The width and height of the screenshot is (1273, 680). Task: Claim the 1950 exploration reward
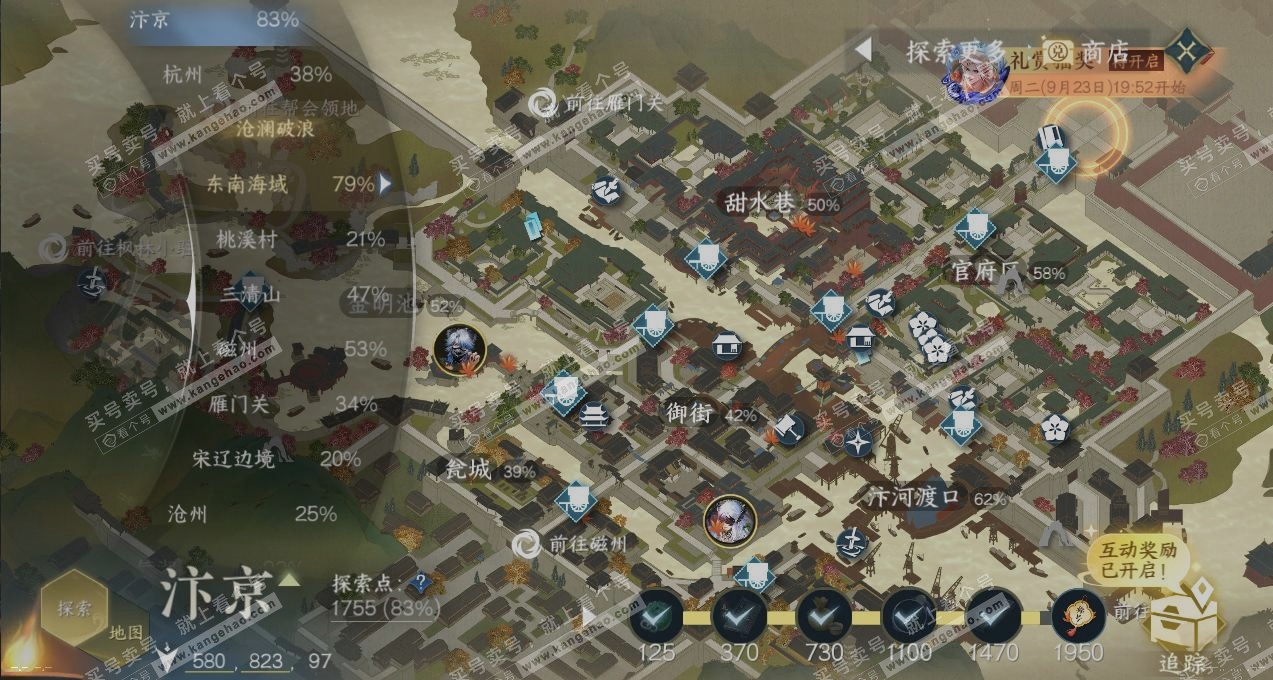click(x=1079, y=618)
